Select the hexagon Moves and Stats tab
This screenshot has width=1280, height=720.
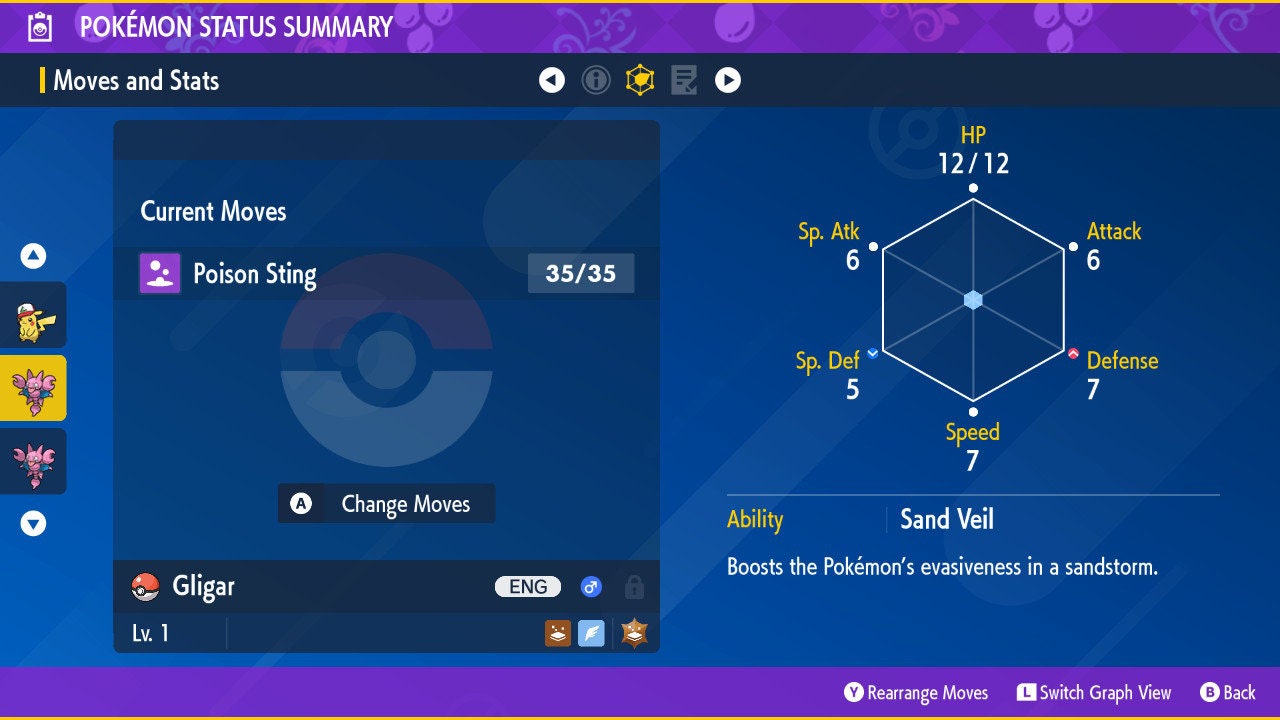(640, 80)
